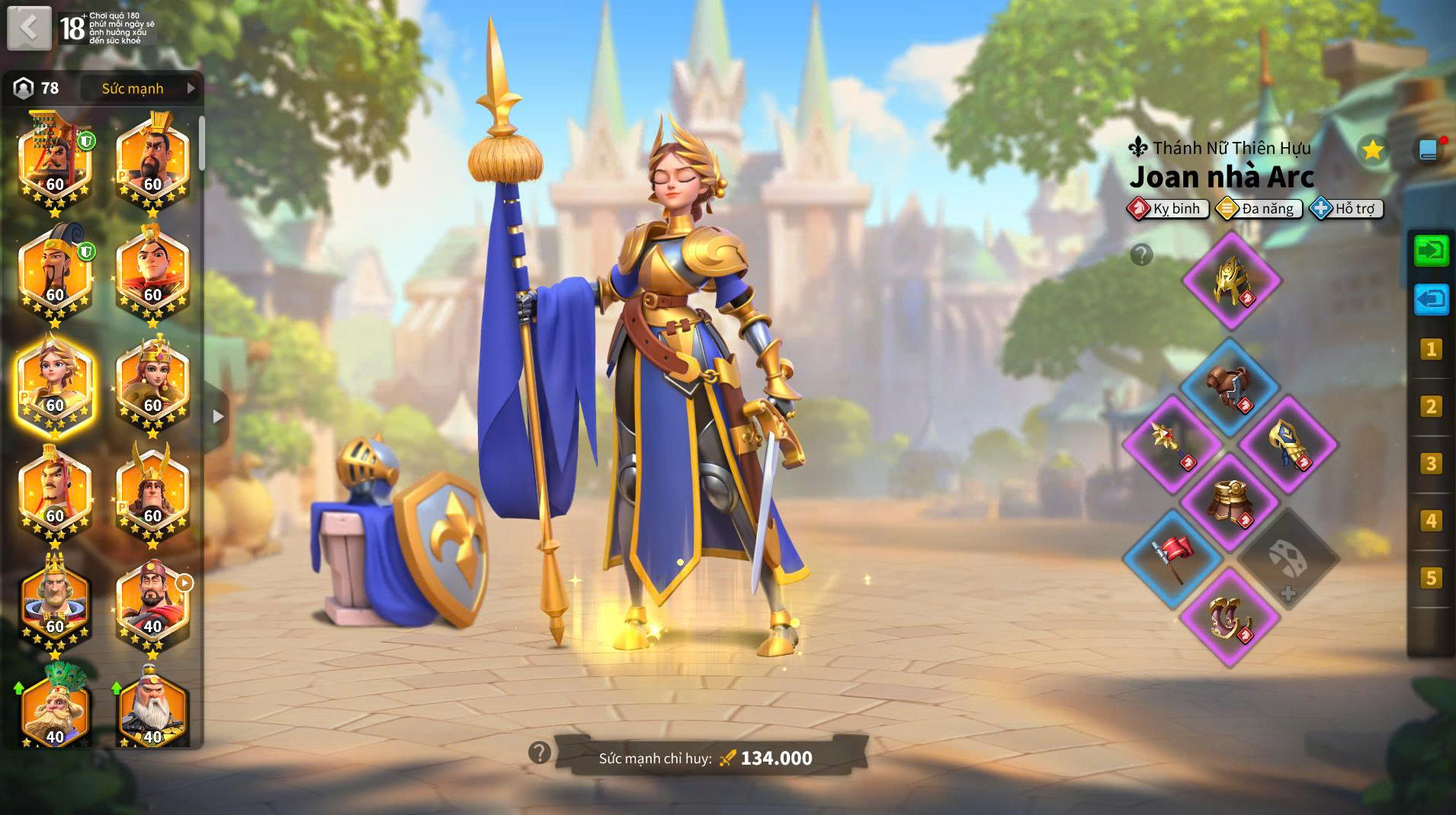Screen dimensions: 1456x815
Task: Choose the golden scepter weapon slot
Action: (x=1172, y=444)
